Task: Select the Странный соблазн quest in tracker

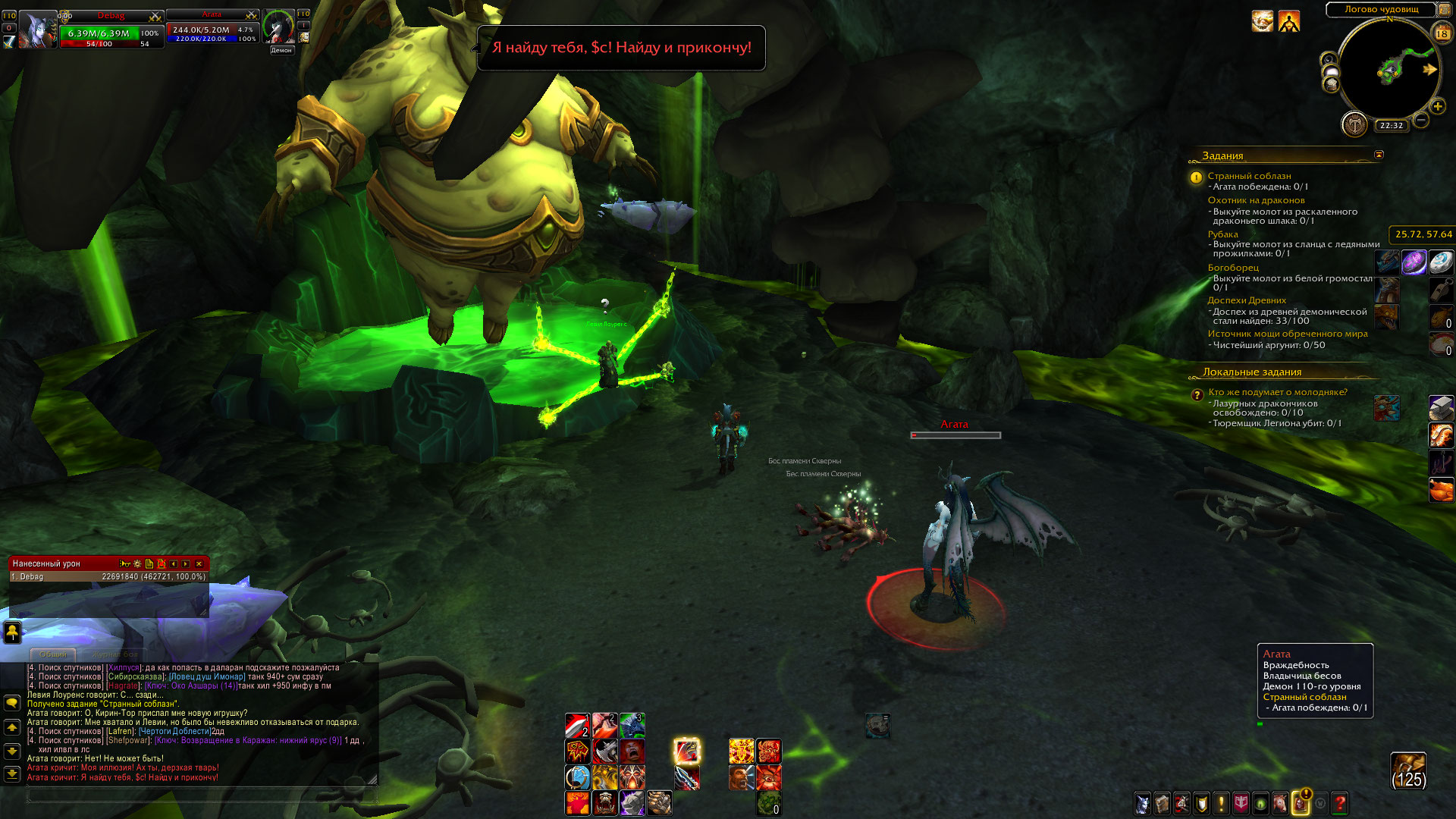Action: [x=1249, y=176]
